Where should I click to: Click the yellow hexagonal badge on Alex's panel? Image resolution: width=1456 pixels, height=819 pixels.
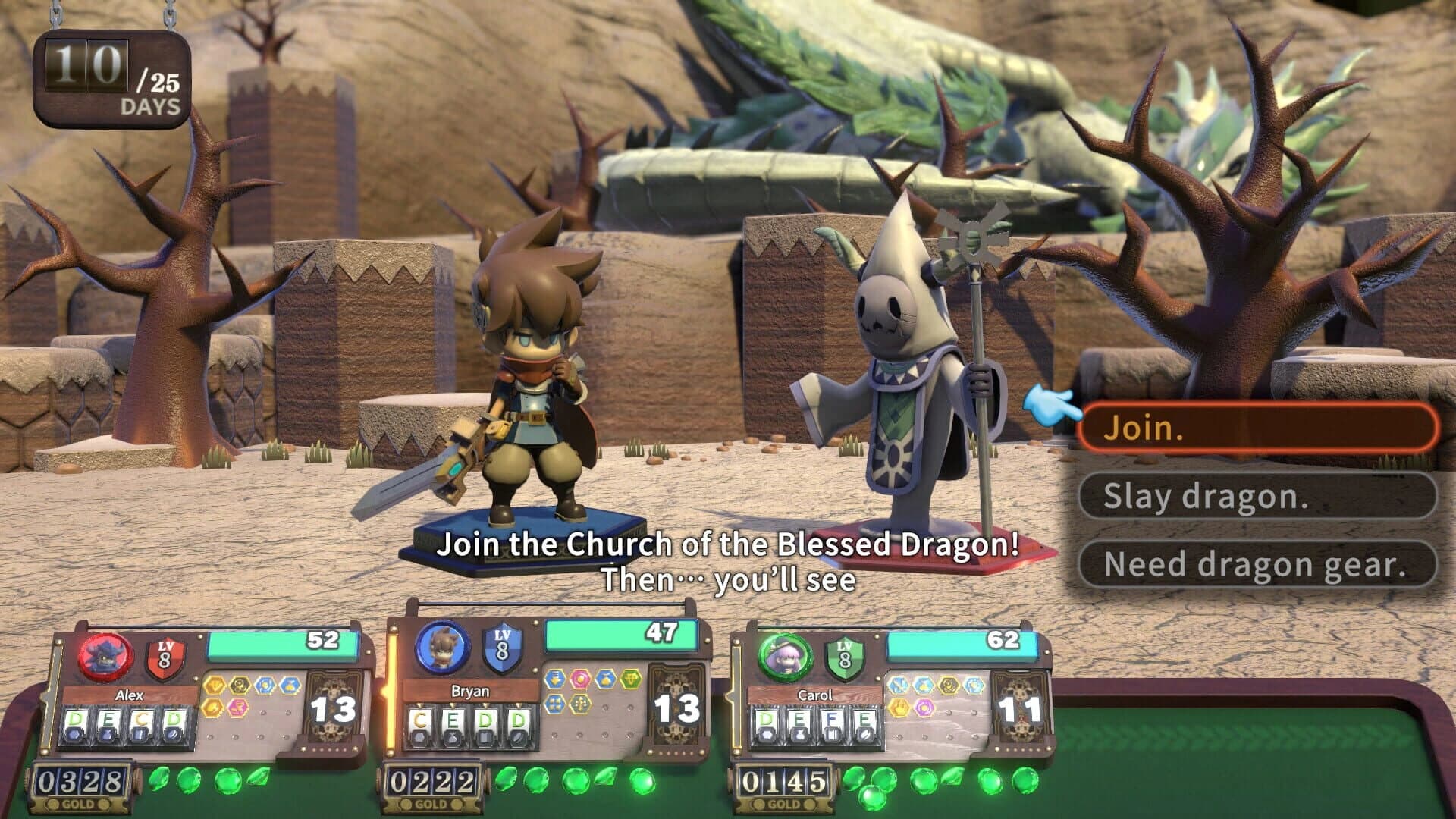point(214,685)
